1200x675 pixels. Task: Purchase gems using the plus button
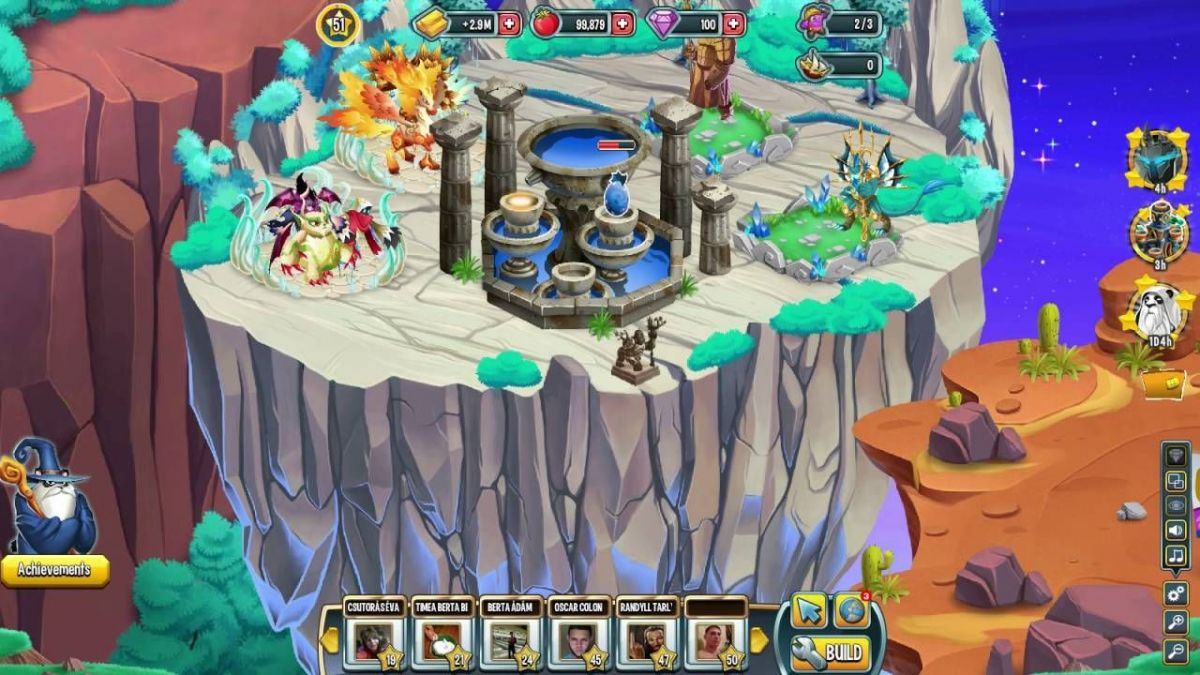734,23
